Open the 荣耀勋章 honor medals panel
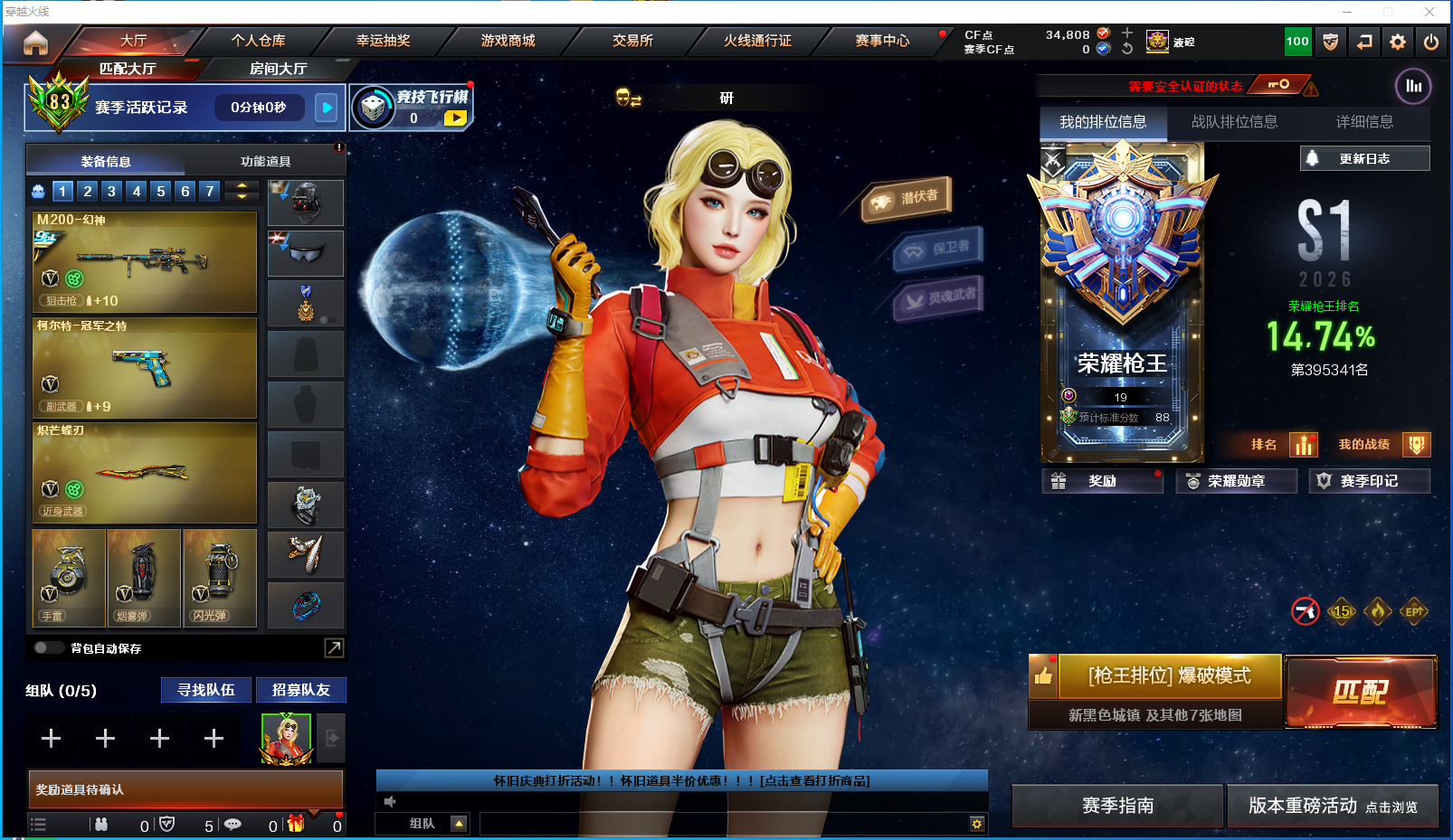 pyautogui.click(x=1236, y=481)
